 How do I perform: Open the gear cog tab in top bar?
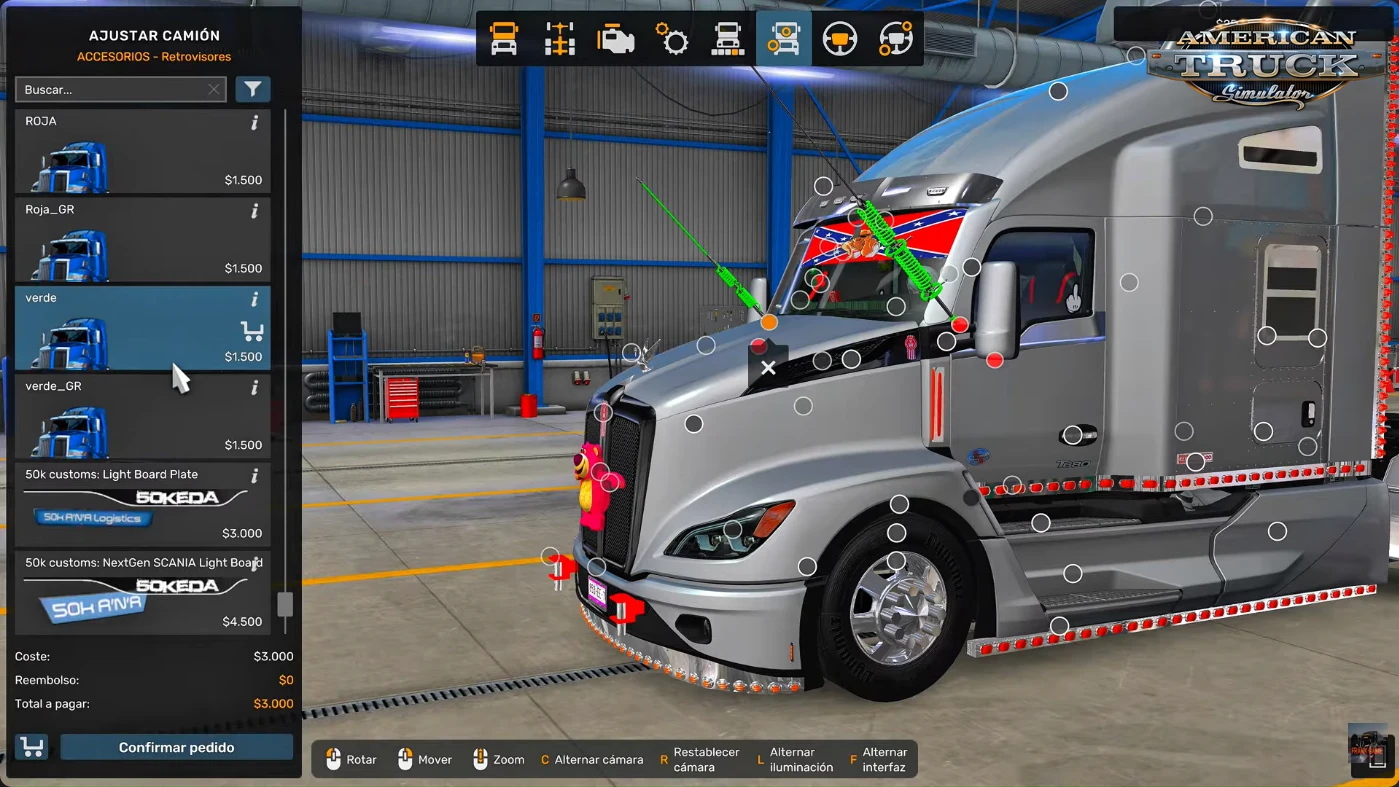pyautogui.click(x=672, y=39)
